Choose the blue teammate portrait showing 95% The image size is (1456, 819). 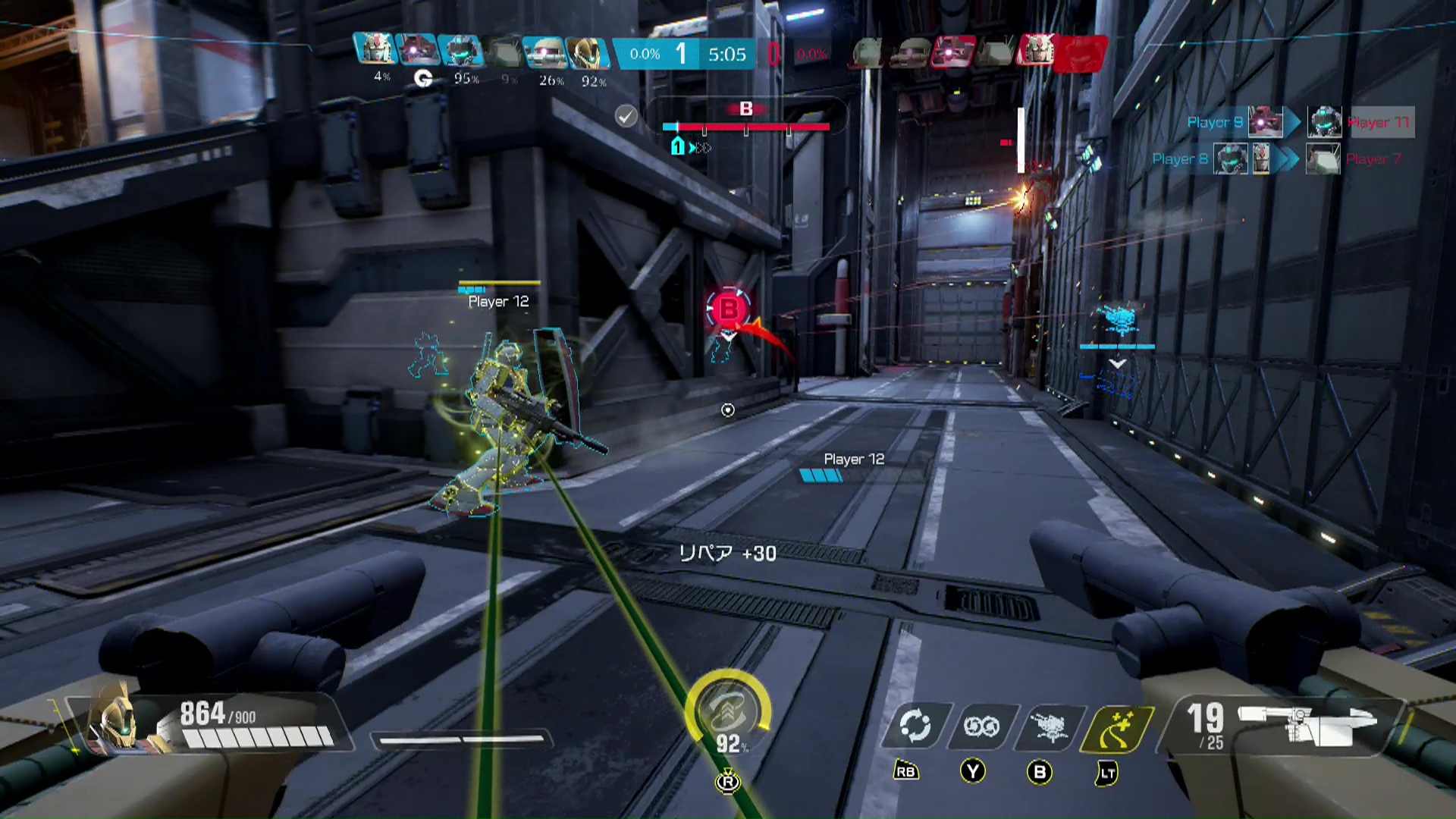460,52
